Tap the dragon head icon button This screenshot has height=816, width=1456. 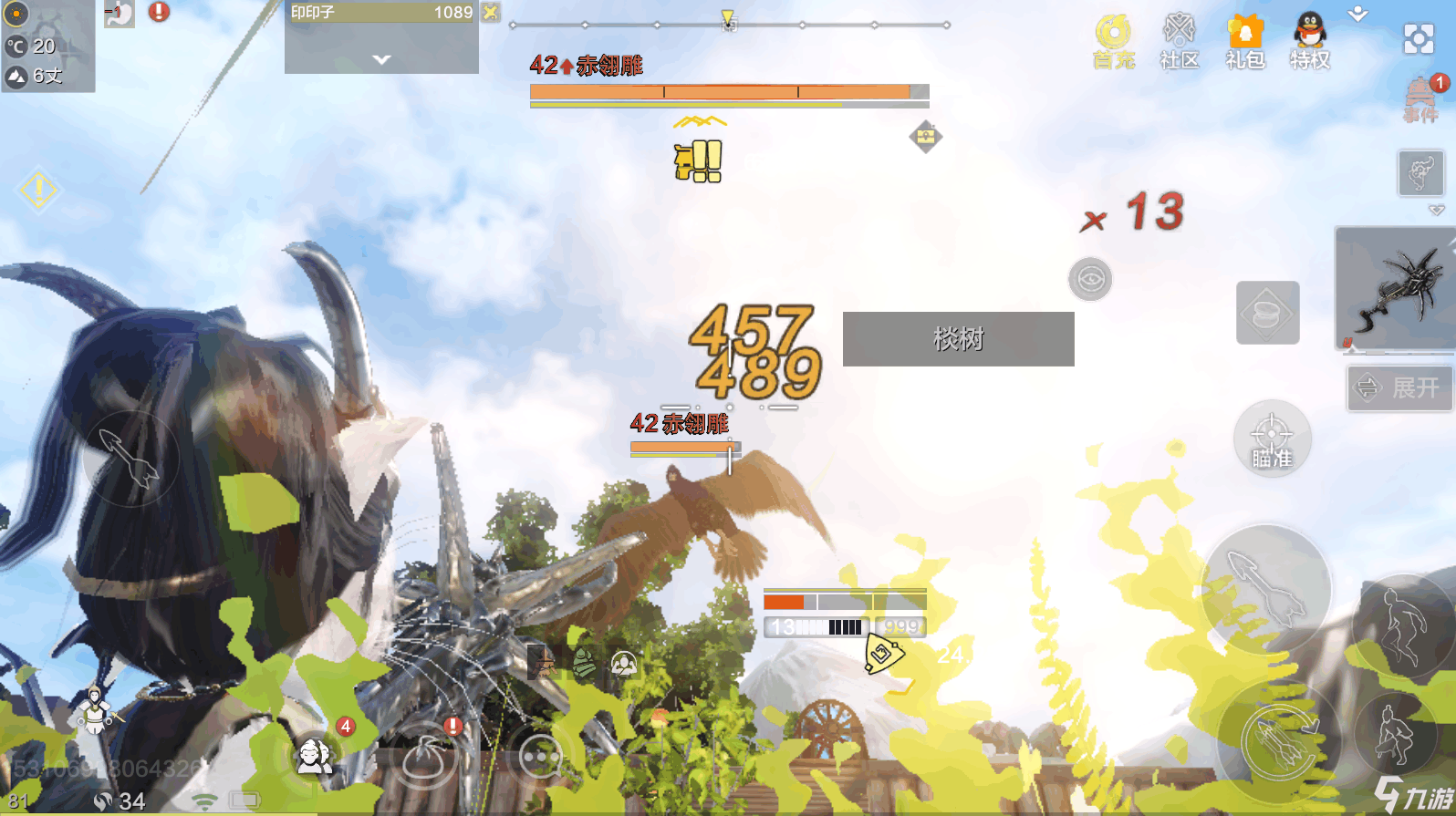click(1420, 172)
